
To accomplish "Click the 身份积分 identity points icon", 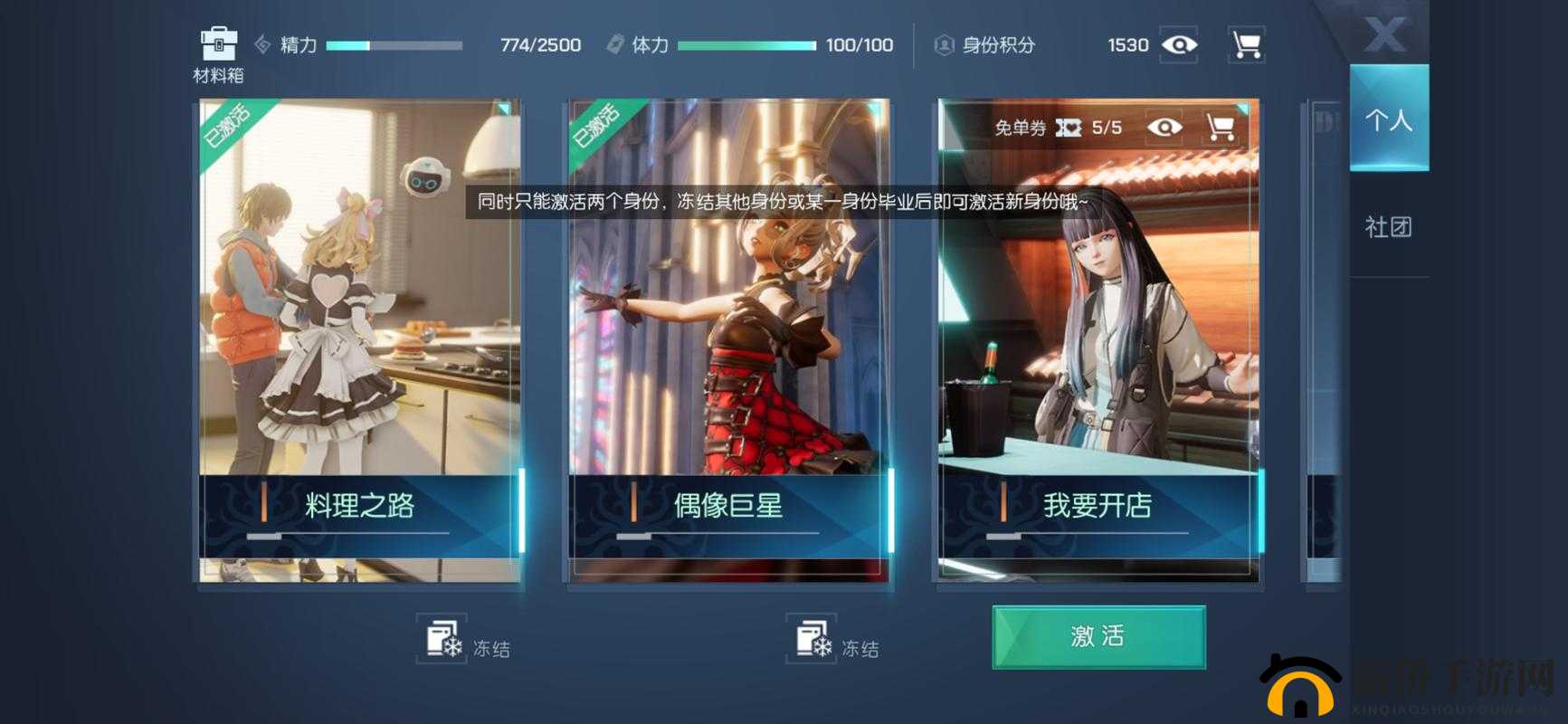I will point(942,44).
